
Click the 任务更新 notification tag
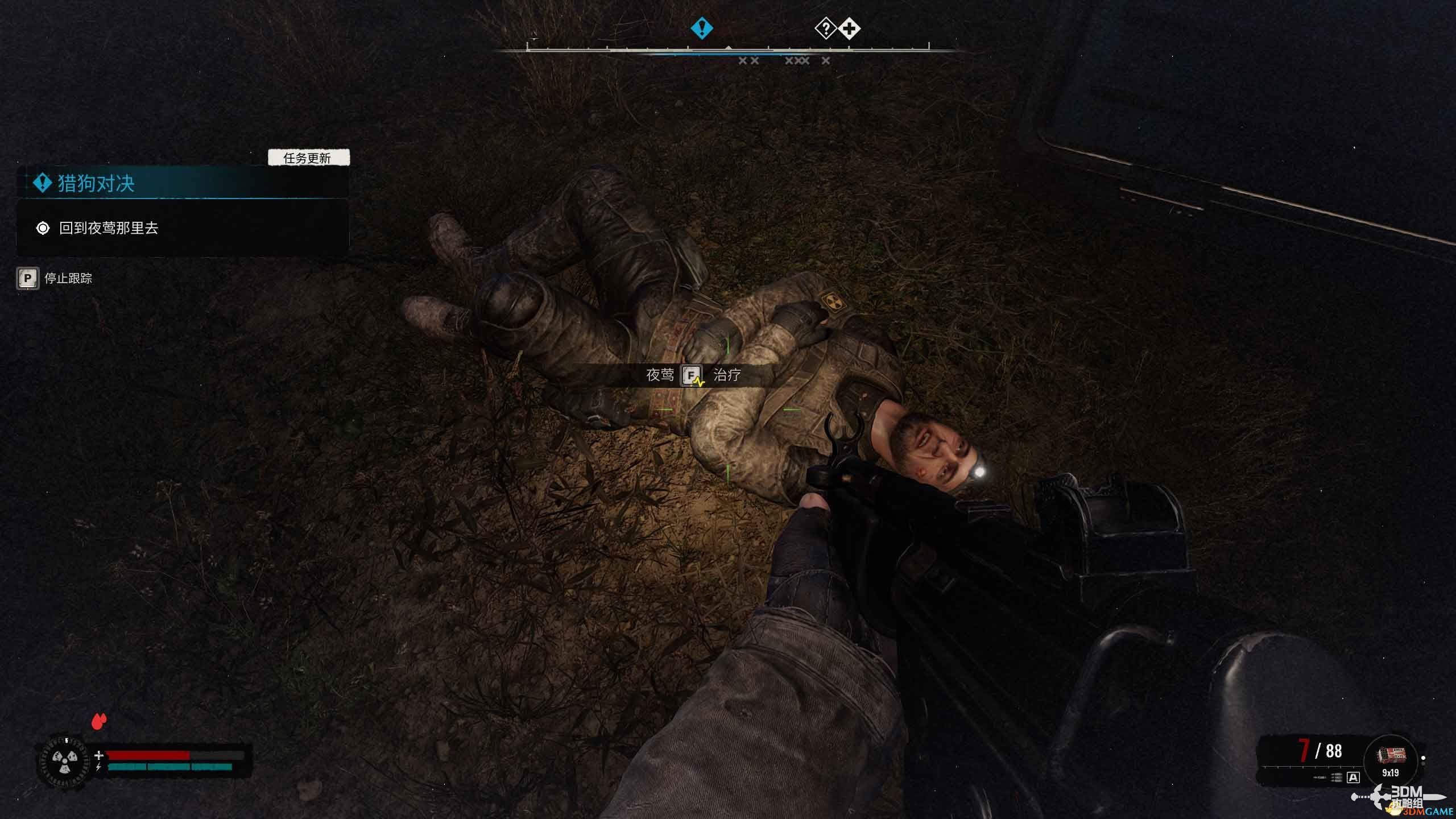click(x=308, y=158)
